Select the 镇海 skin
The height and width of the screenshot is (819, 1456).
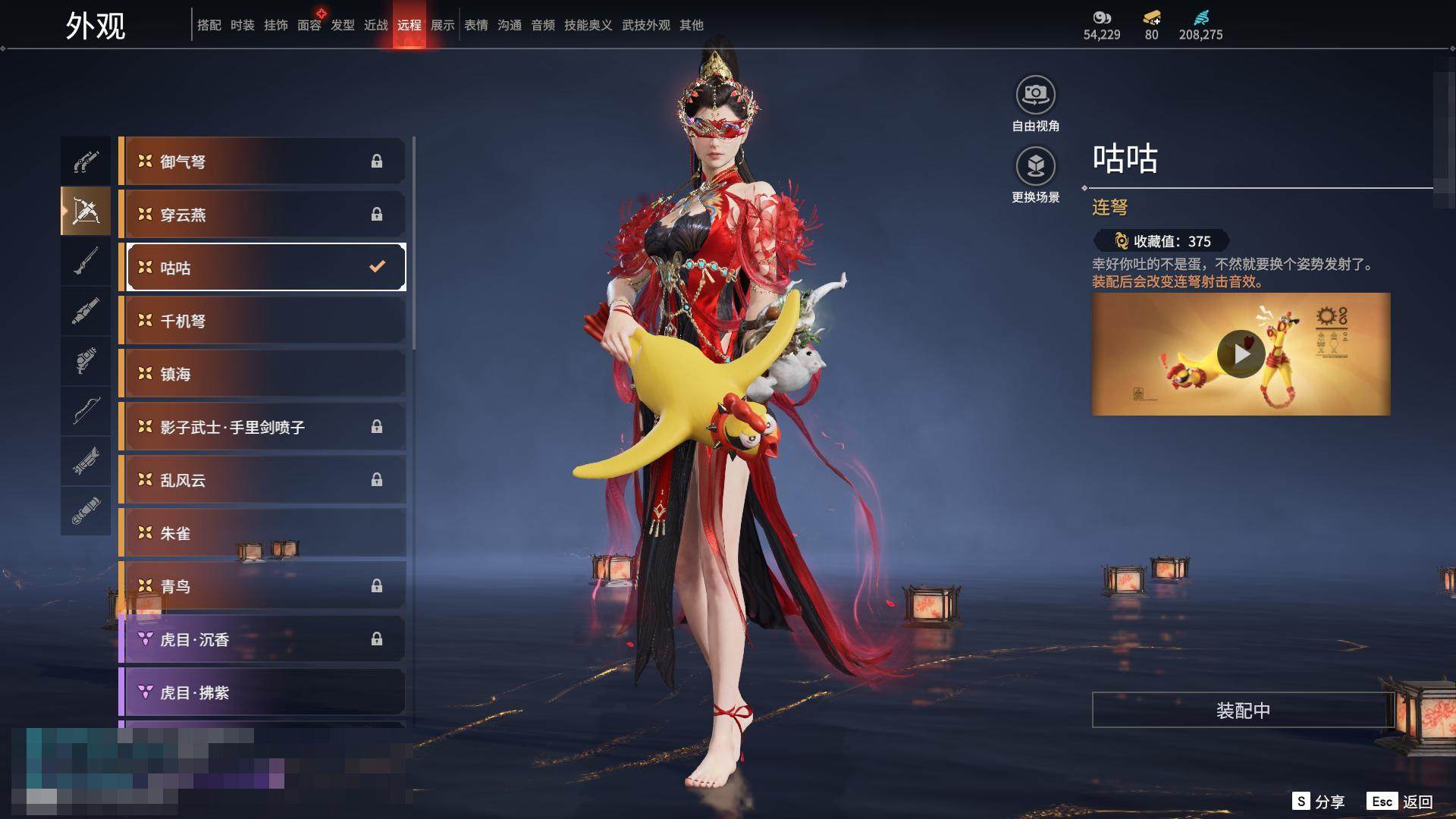coord(262,374)
